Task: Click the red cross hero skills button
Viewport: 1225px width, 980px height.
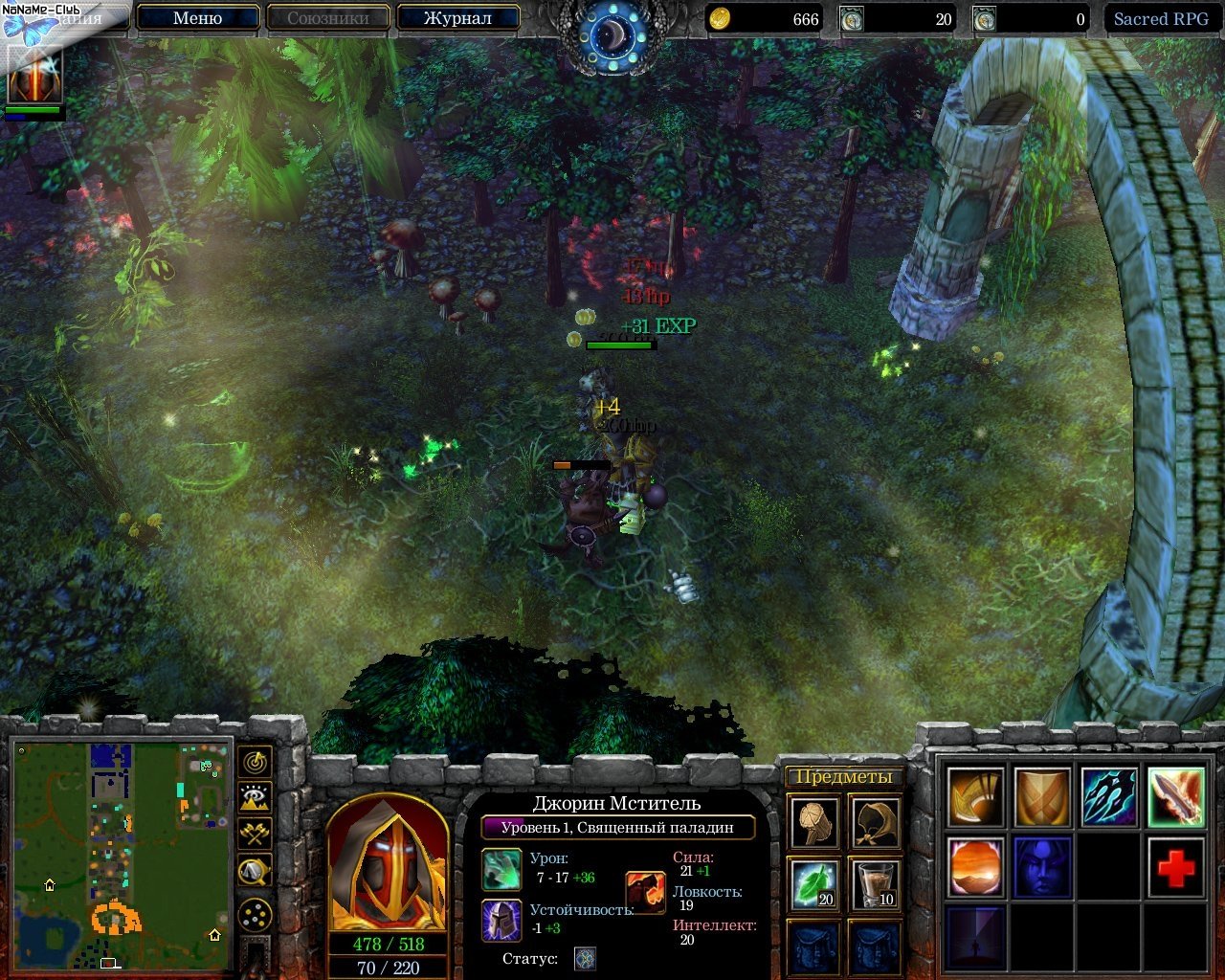Action: [x=1175, y=867]
